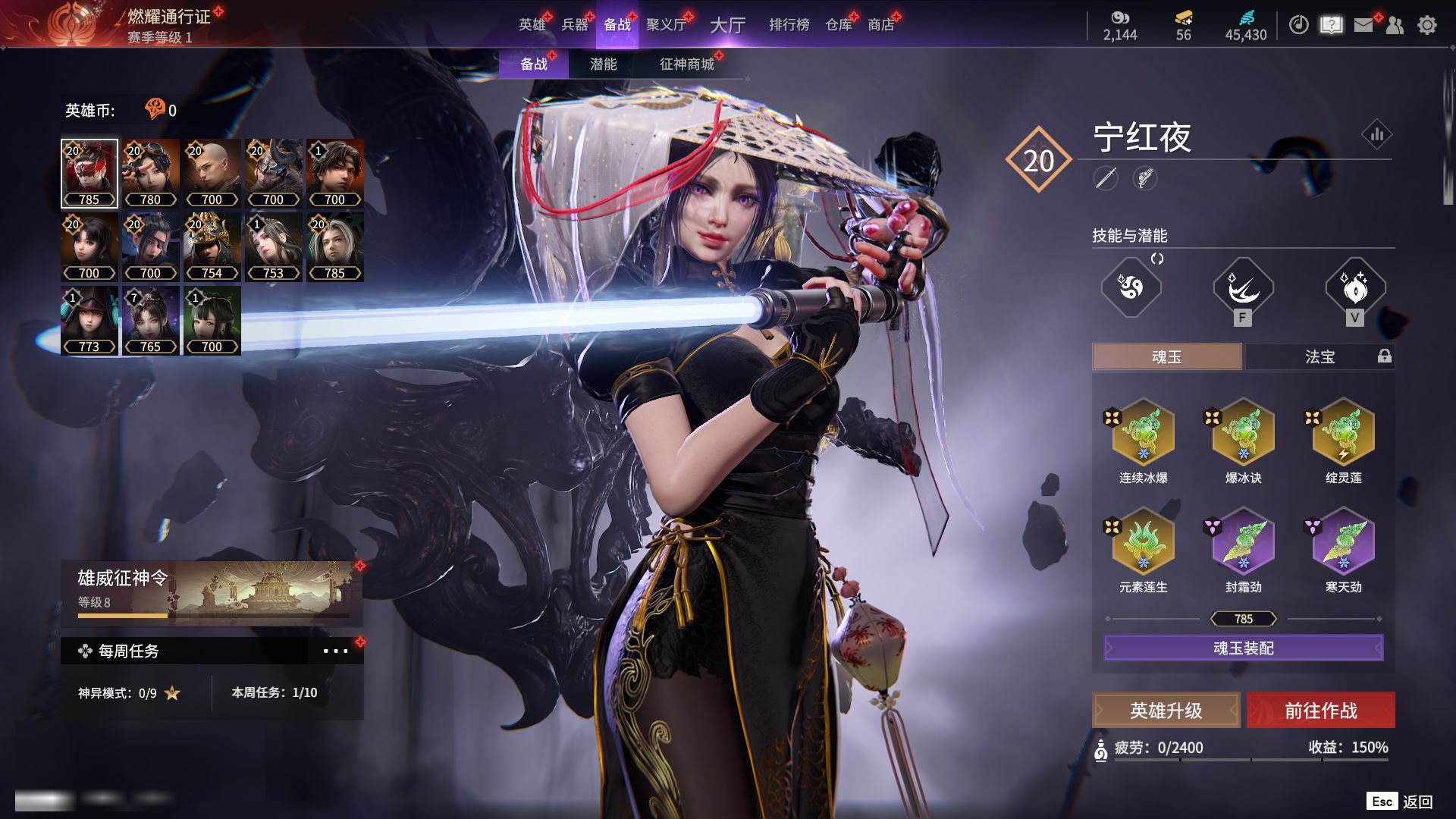Go to the 兵器 weapons menu
The width and height of the screenshot is (1456, 819).
(x=574, y=25)
